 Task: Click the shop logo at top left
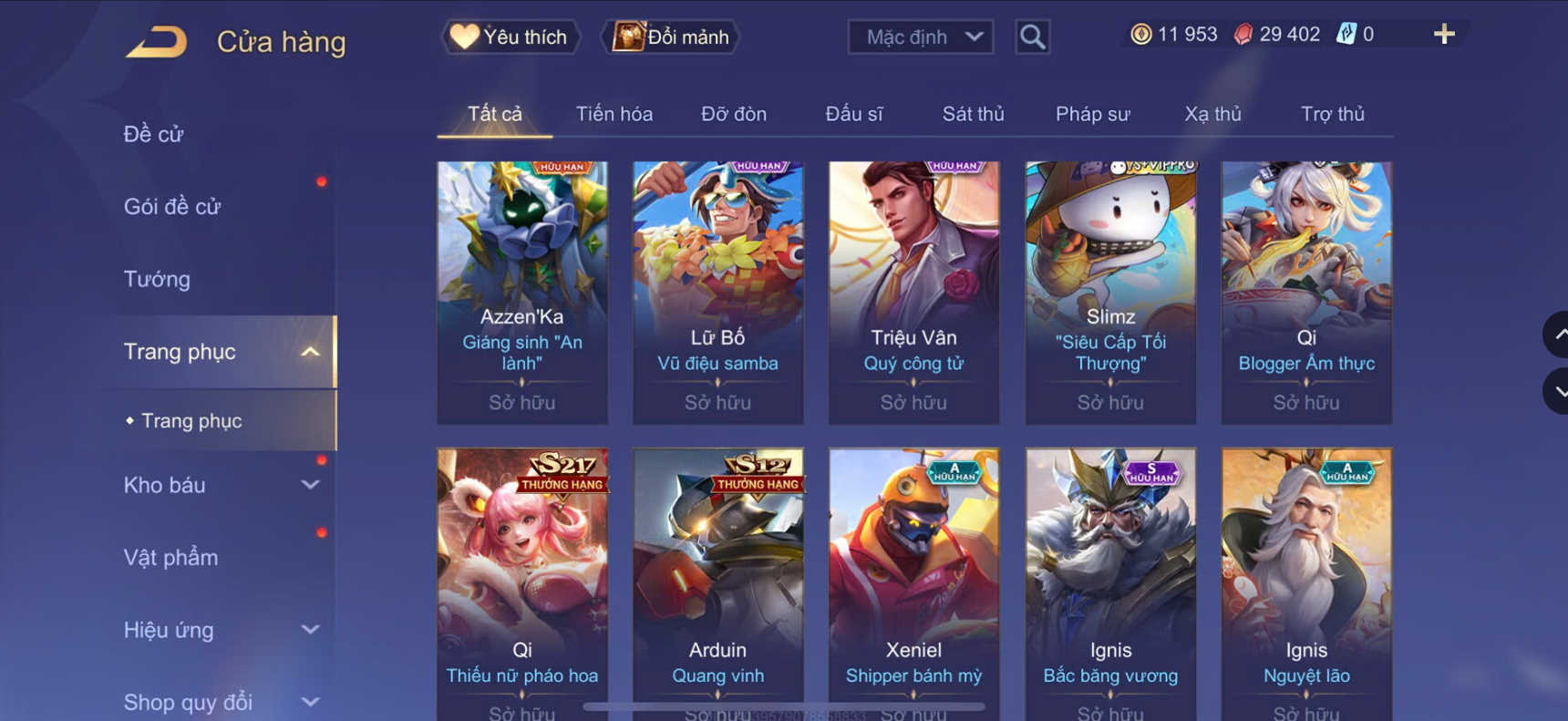coord(157,41)
